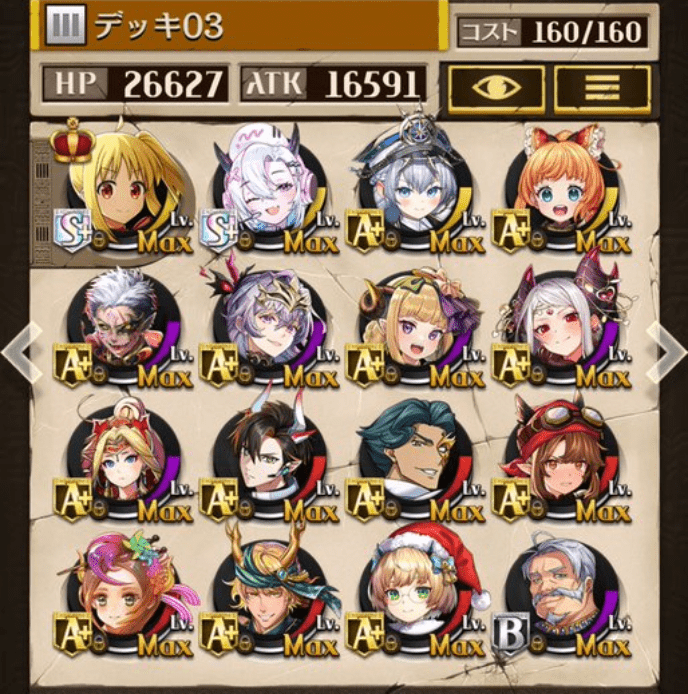Open the three-line list menu button
The image size is (688, 694).
click(x=602, y=88)
